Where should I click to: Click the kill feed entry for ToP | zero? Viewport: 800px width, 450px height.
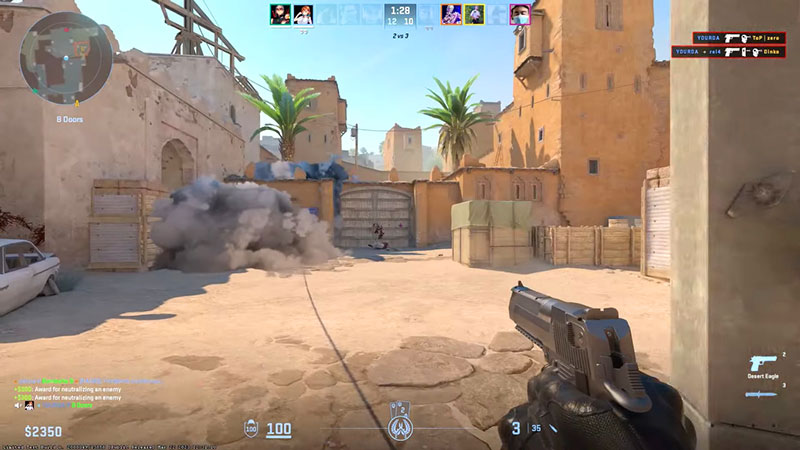pos(735,38)
